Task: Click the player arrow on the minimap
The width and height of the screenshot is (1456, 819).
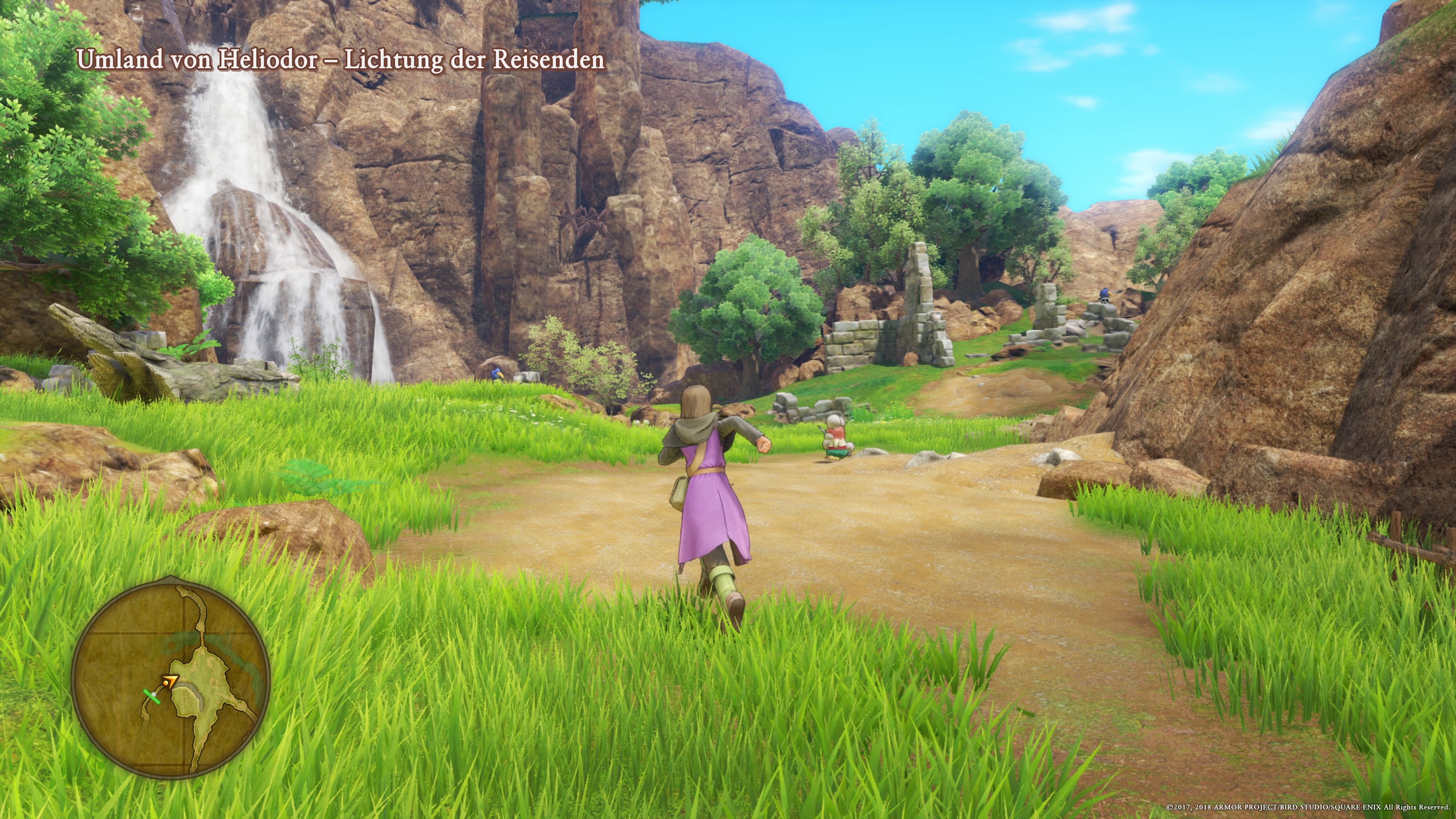Action: pyautogui.click(x=171, y=682)
